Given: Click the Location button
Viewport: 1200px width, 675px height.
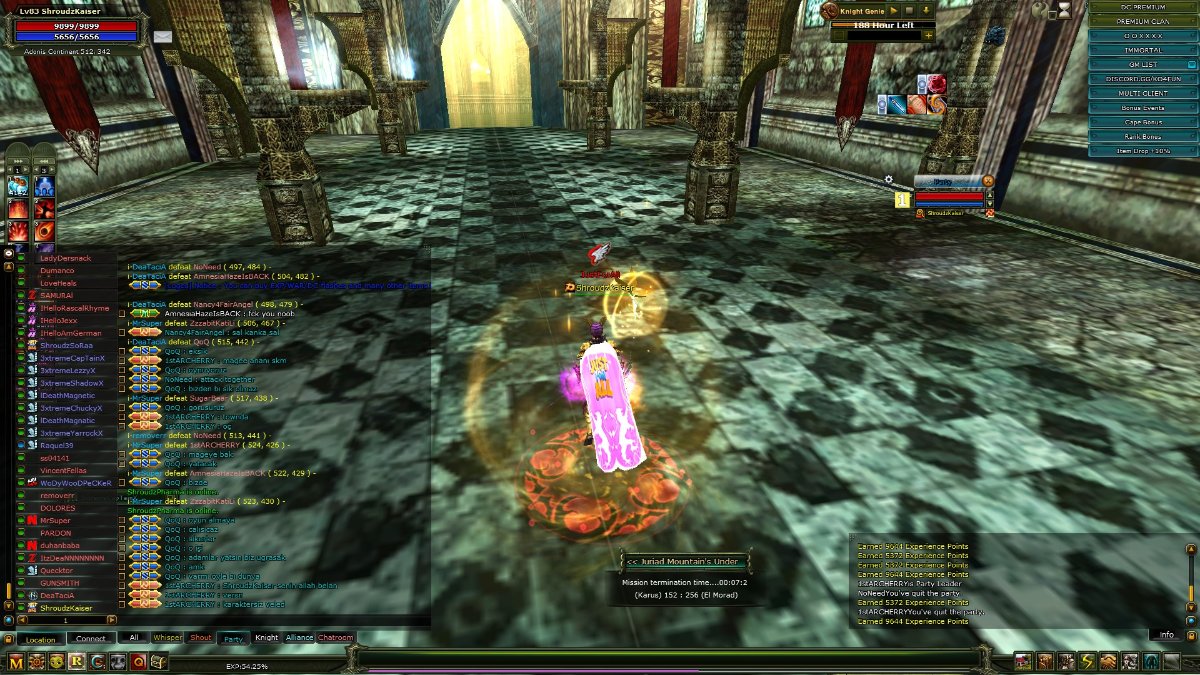Looking at the screenshot, I should (41, 639).
